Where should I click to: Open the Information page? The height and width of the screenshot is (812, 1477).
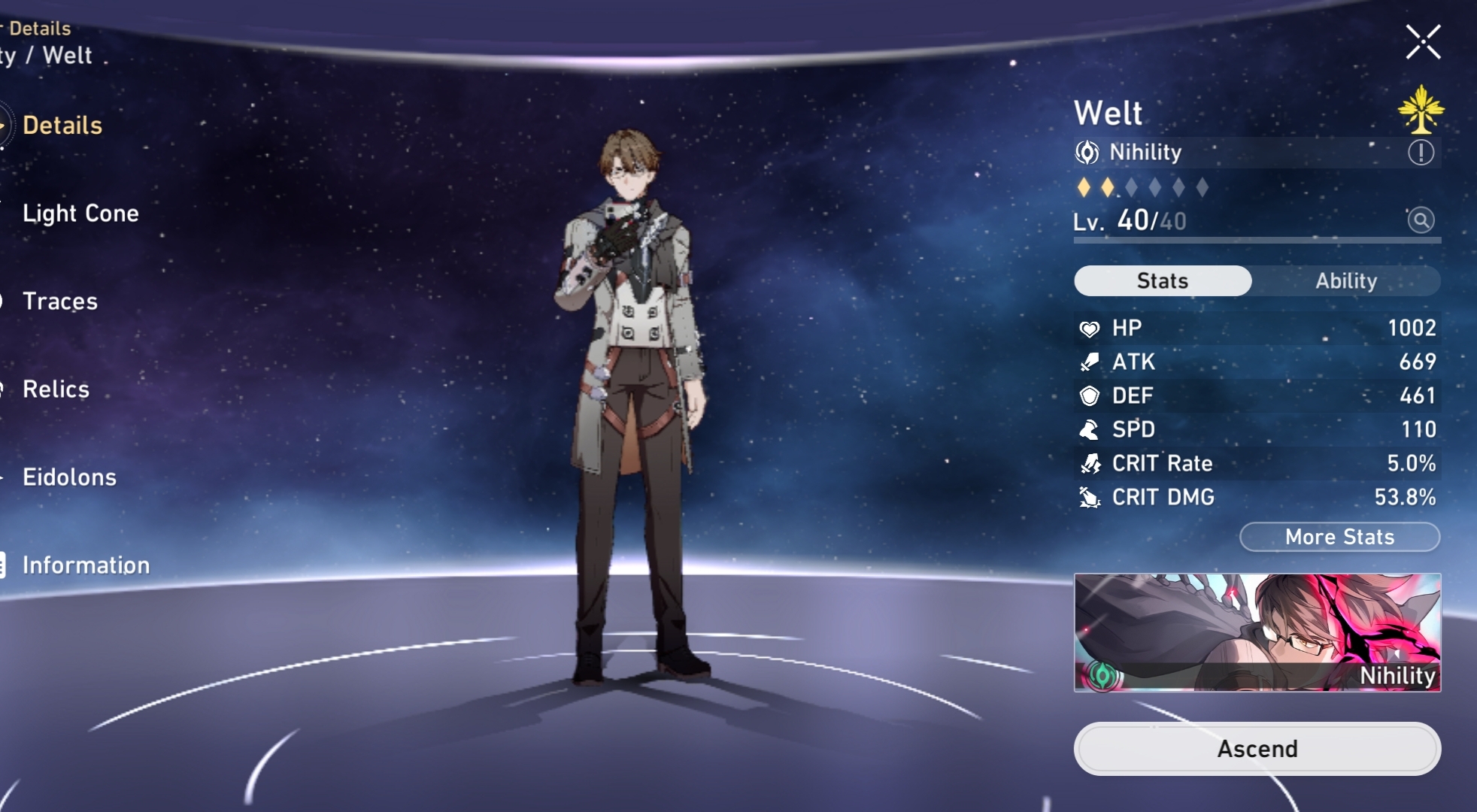(86, 565)
